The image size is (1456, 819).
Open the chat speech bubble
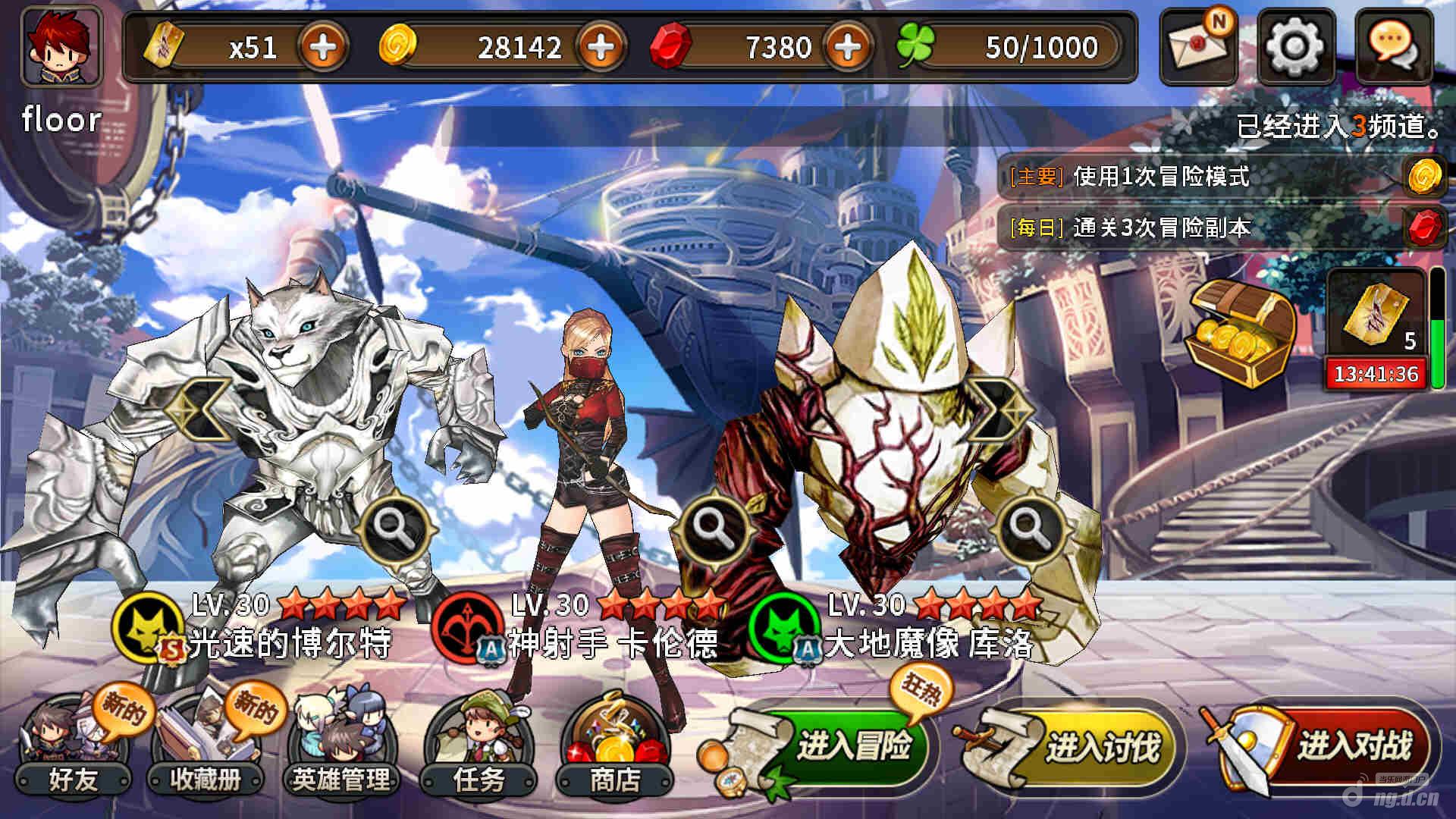(x=1393, y=47)
